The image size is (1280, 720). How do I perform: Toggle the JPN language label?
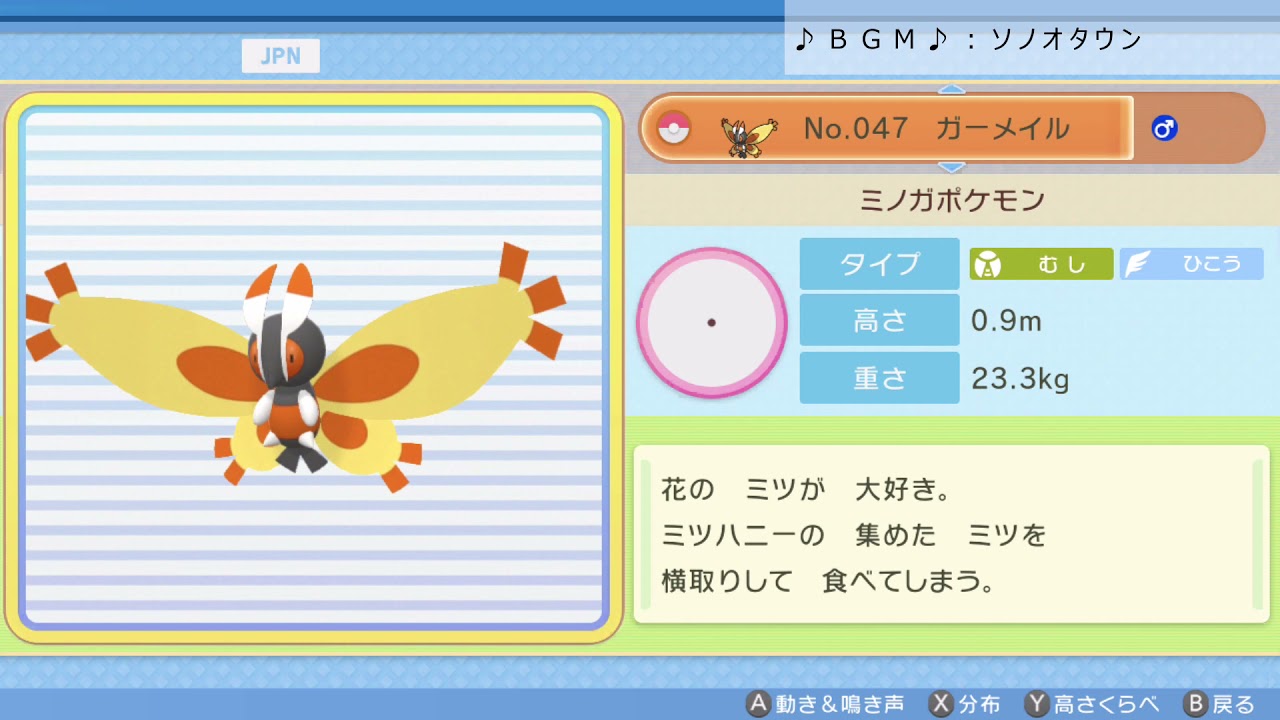(280, 55)
